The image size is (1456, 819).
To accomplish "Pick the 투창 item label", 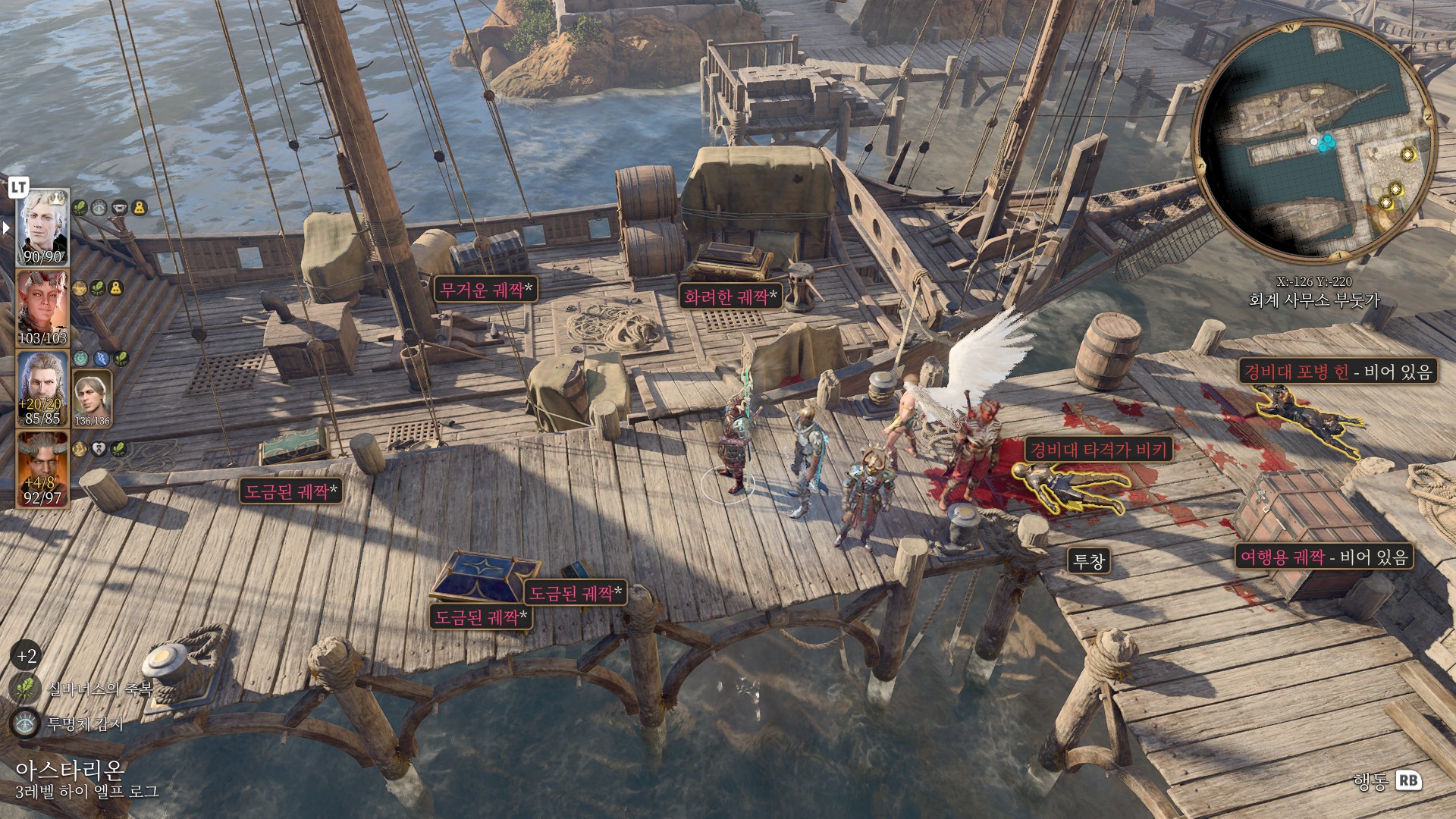I will pos(1089,561).
